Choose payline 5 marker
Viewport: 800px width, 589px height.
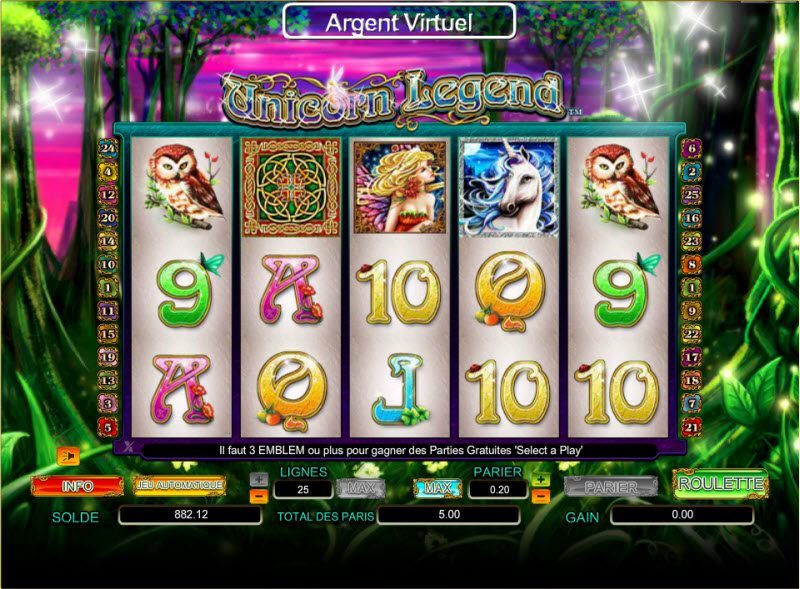(108, 426)
